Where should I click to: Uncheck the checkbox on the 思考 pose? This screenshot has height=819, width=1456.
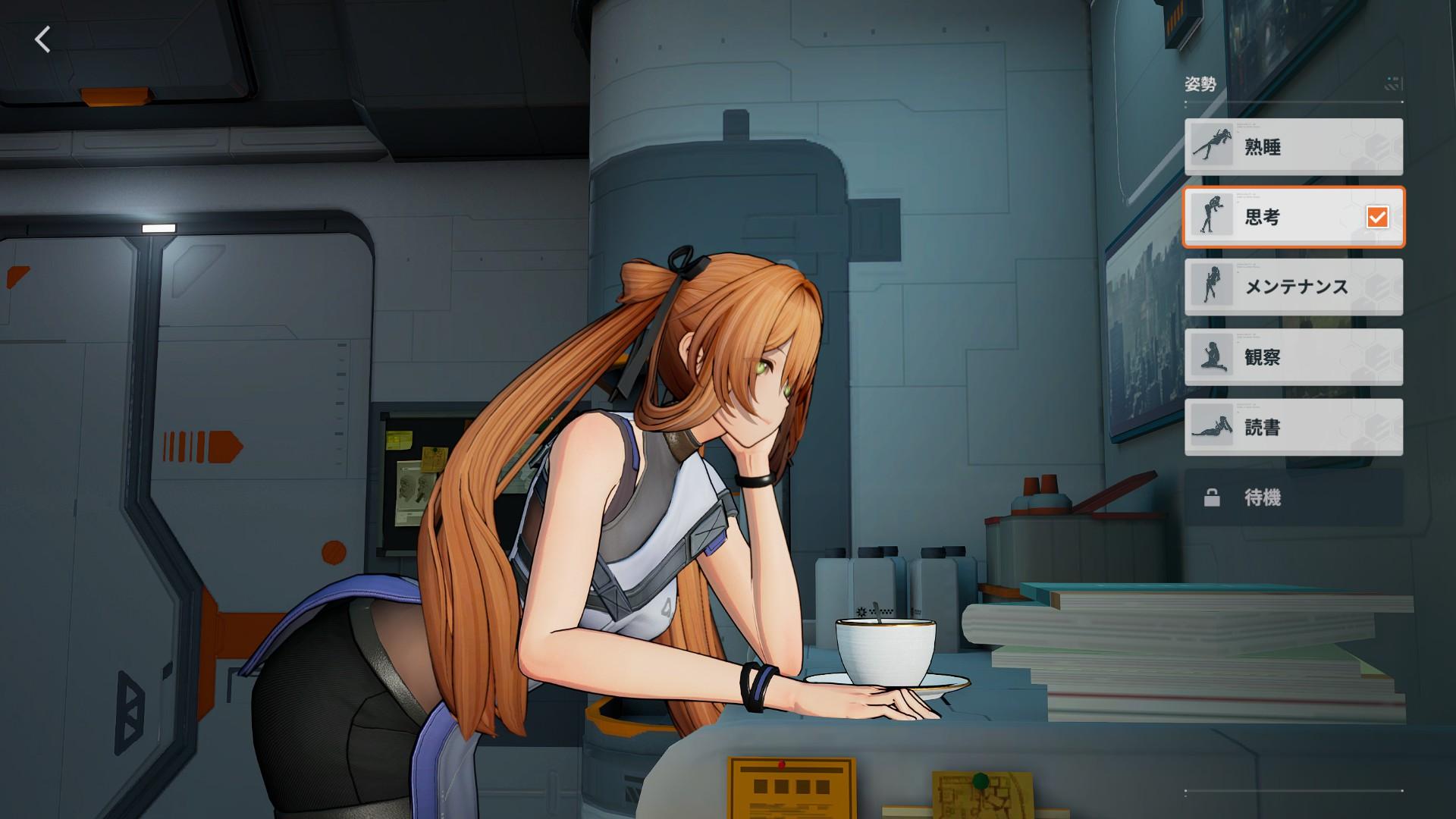(x=1379, y=218)
